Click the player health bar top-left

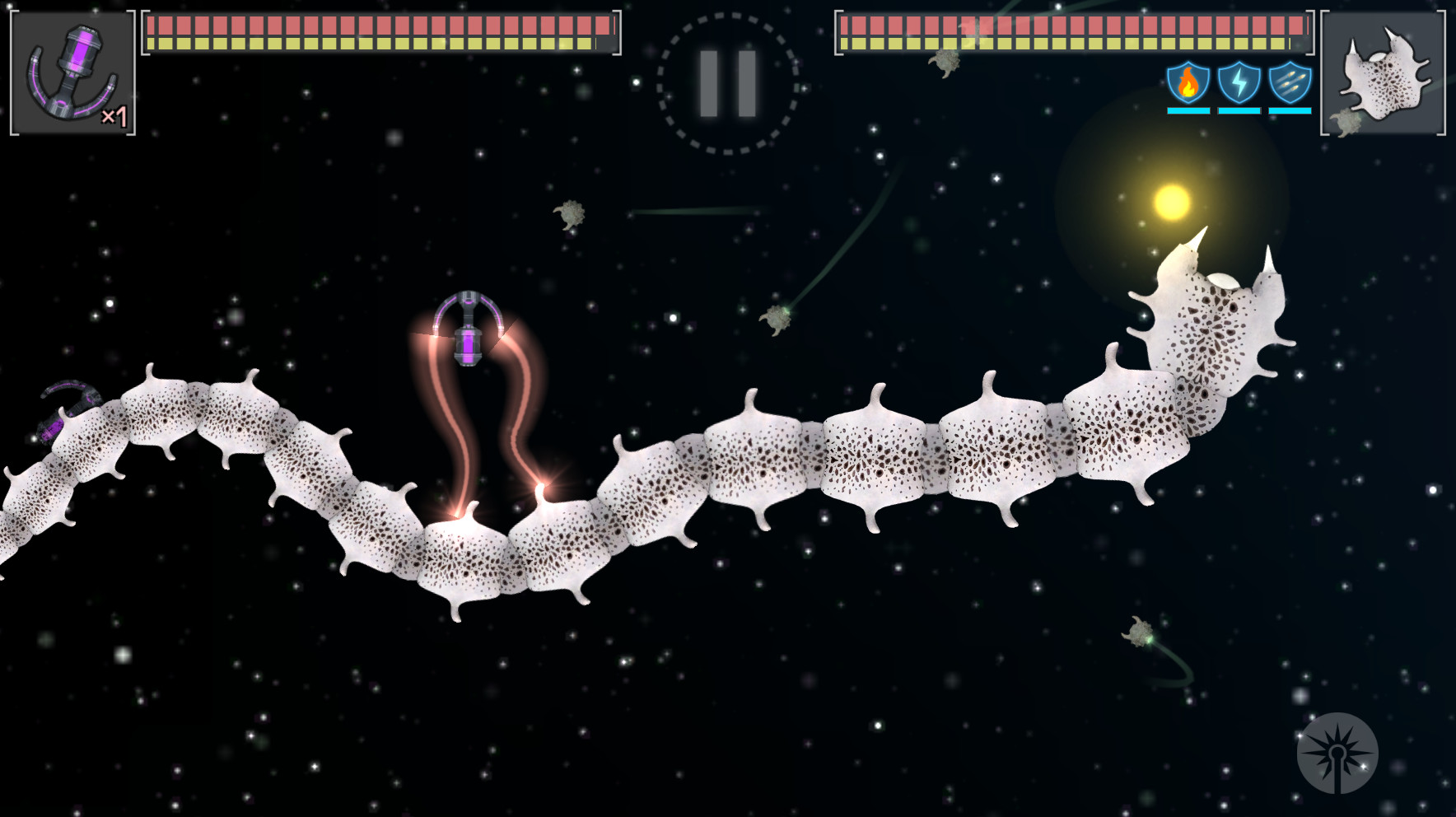[x=379, y=33]
